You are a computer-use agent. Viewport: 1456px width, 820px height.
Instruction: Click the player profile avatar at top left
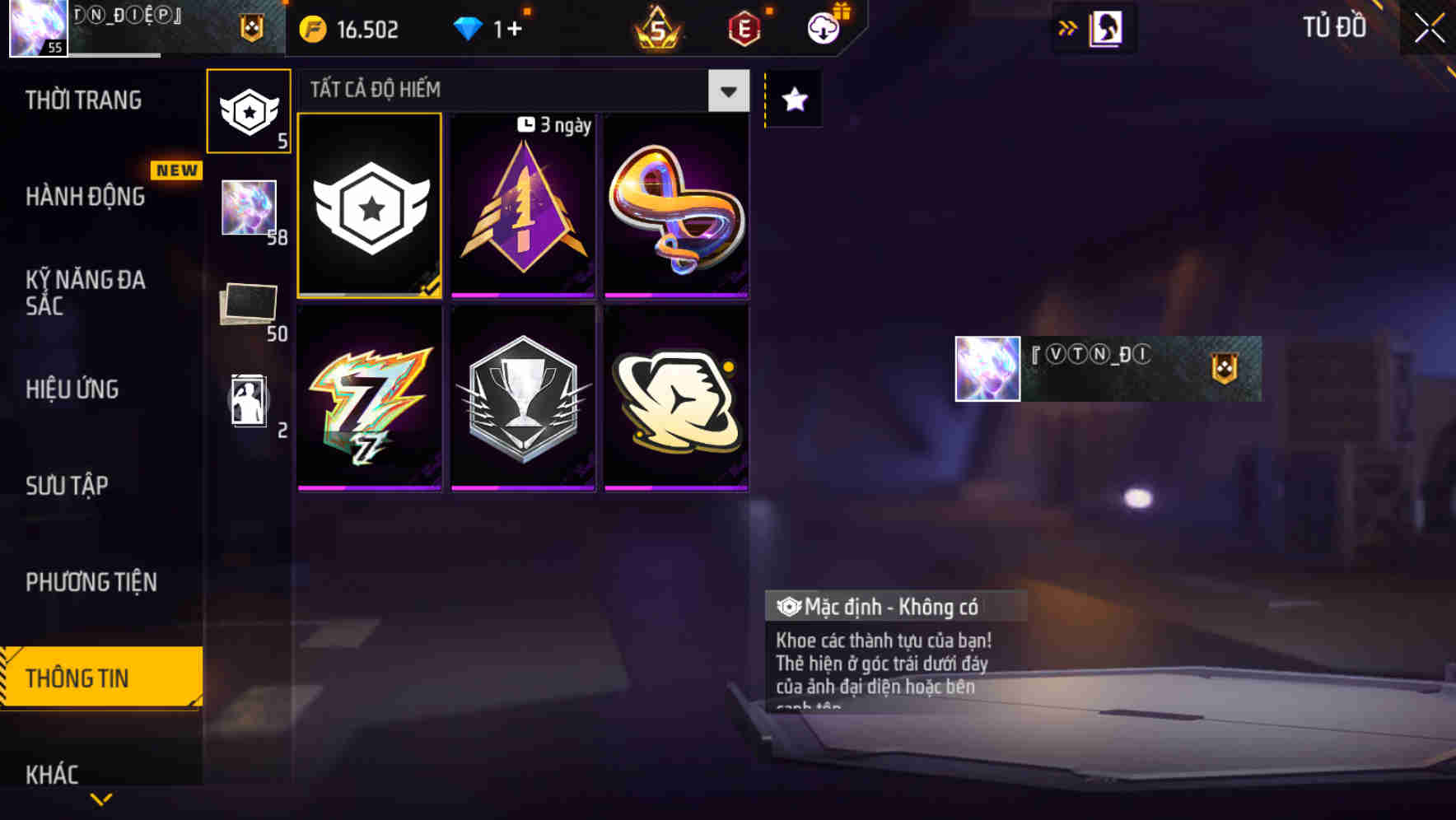click(x=37, y=30)
